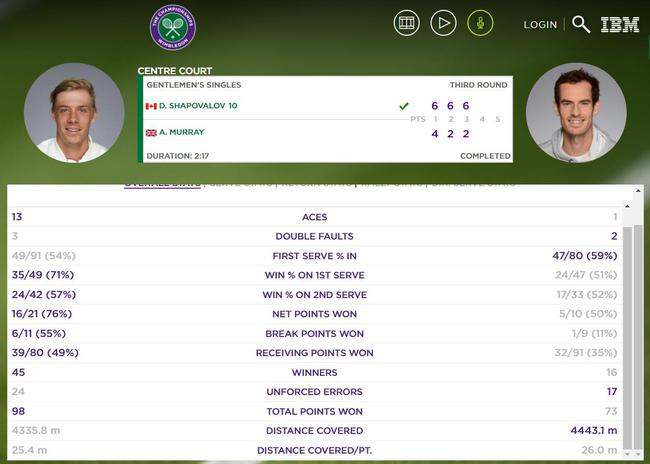
Task: Open the scoreboard icon in the header
Action: (x=407, y=23)
